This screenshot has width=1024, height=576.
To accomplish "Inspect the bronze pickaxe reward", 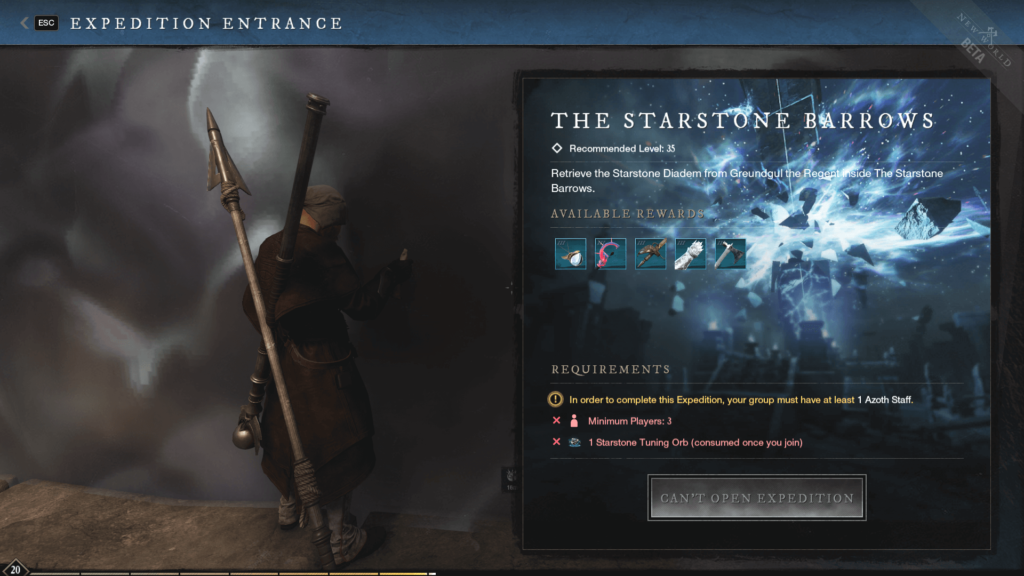I will (650, 253).
